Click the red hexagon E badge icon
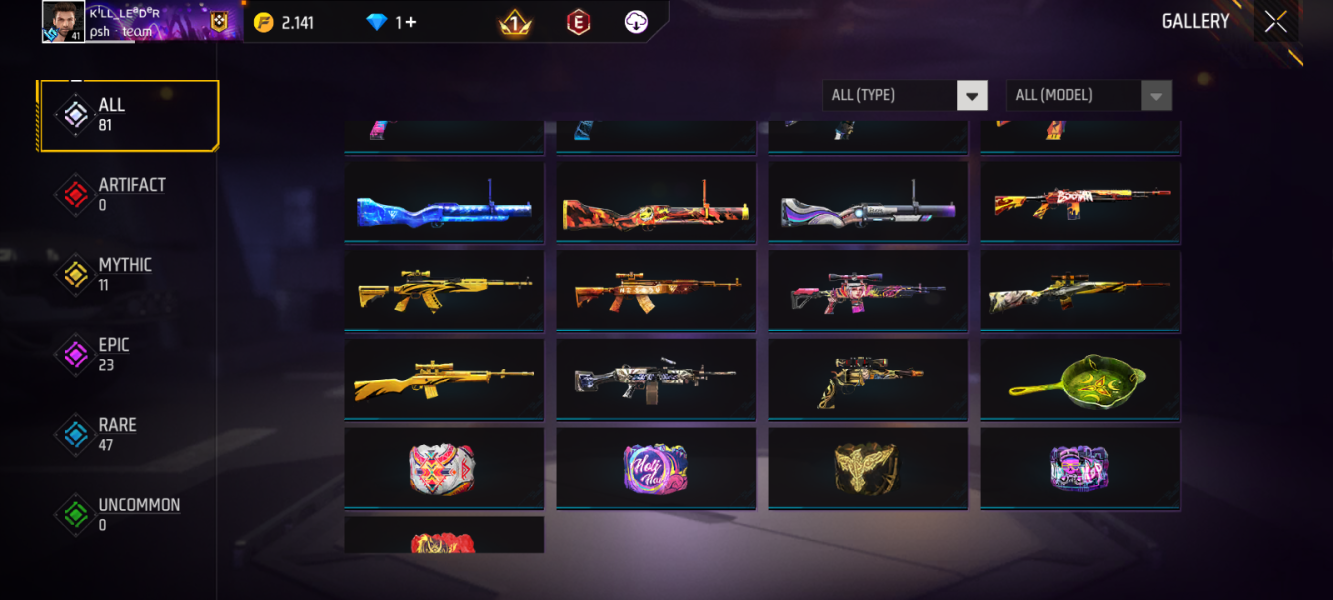The width and height of the screenshot is (1333, 600). point(578,22)
